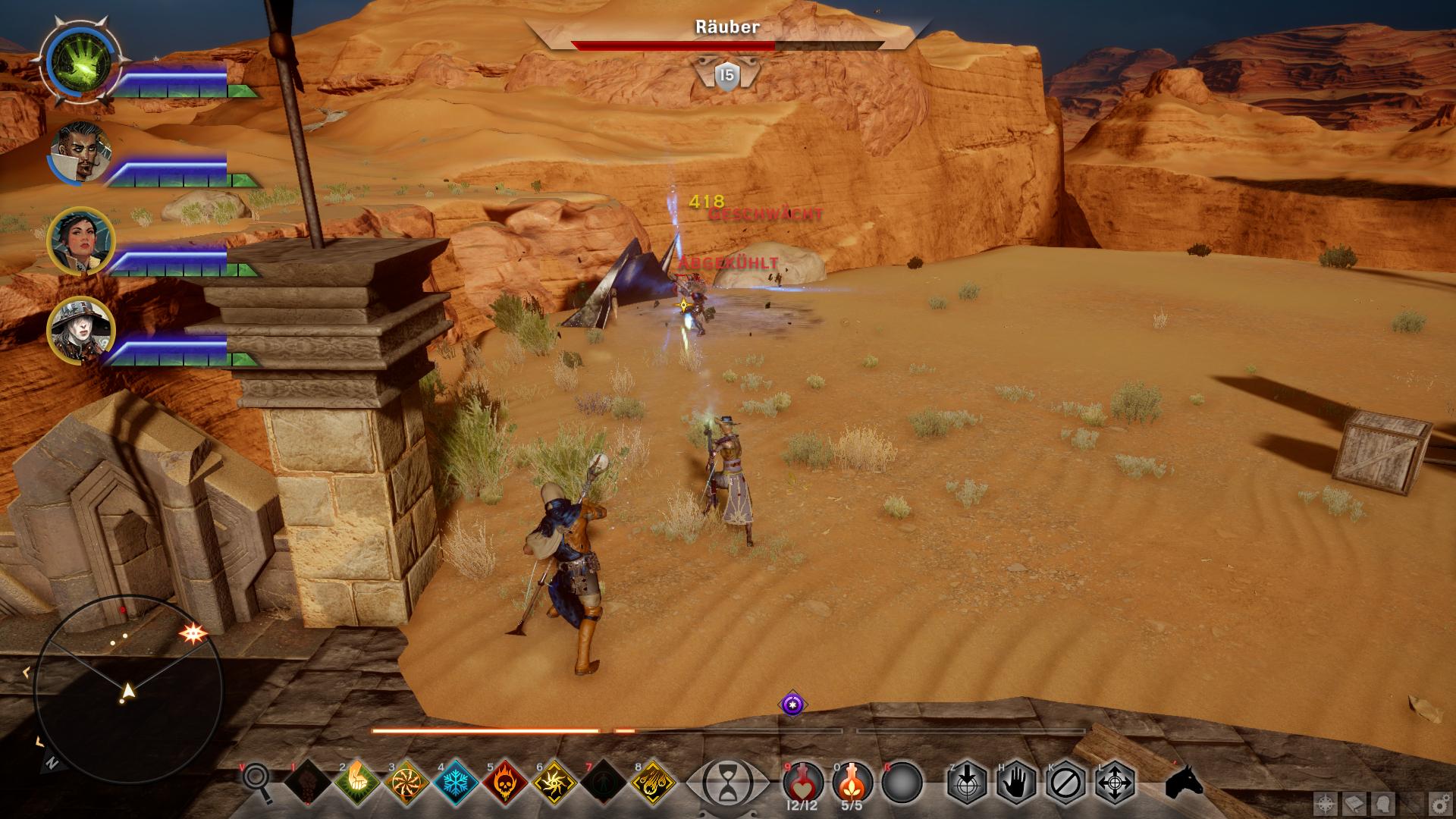1456x819 pixels.
Task: Activate the magnifying glass search tool
Action: pos(256,780)
